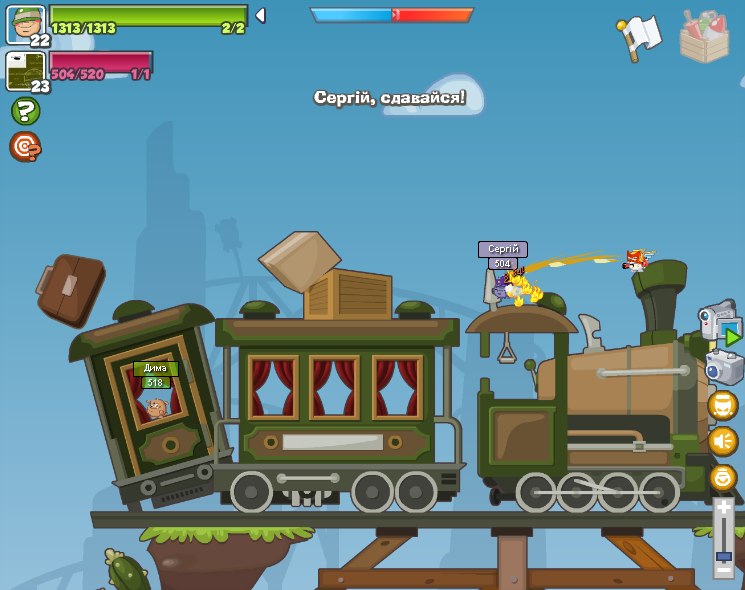The image size is (745, 590).
Task: Start video recording with camcorder icon
Action: tap(720, 323)
